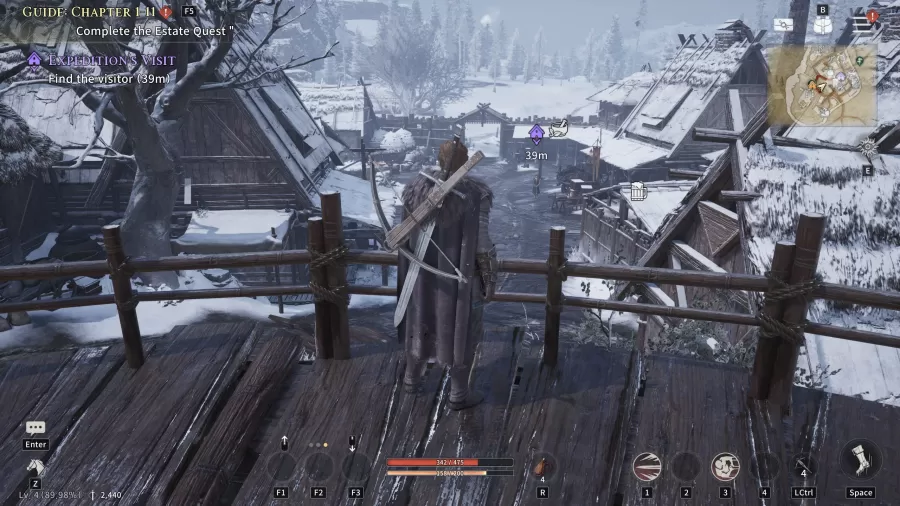900x506 pixels.
Task: Summon the mount with the horse icon
Action: coord(36,466)
